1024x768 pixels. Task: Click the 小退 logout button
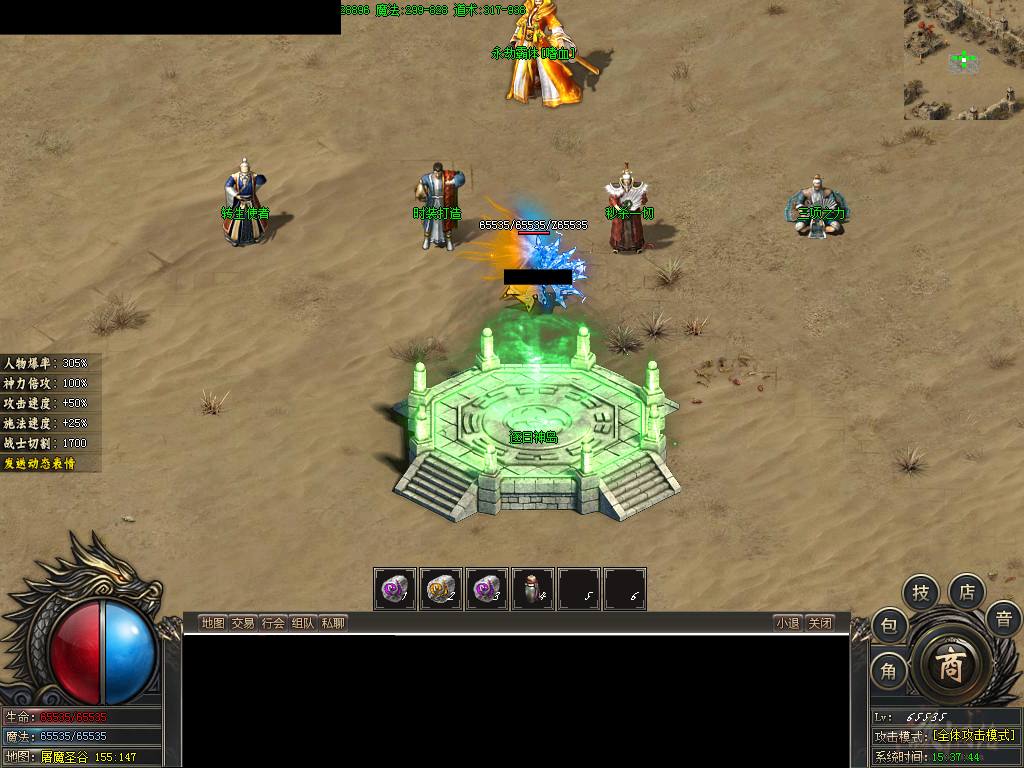tap(787, 623)
